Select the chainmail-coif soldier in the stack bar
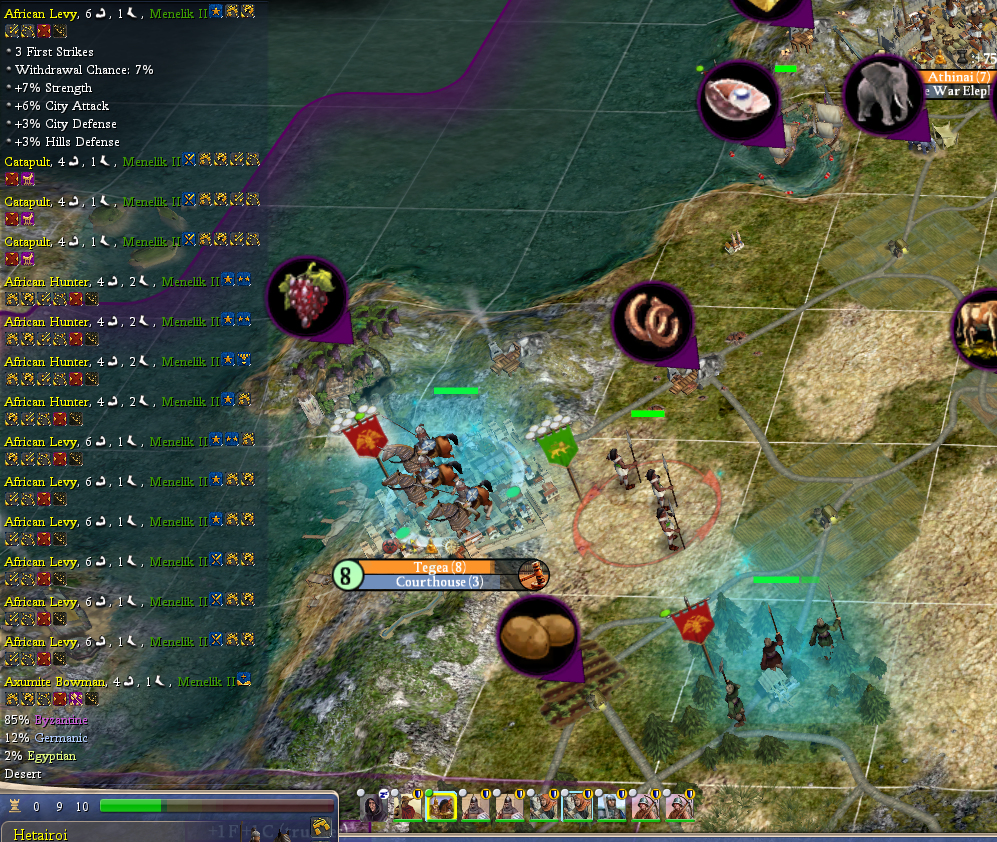The image size is (997, 842). point(609,805)
